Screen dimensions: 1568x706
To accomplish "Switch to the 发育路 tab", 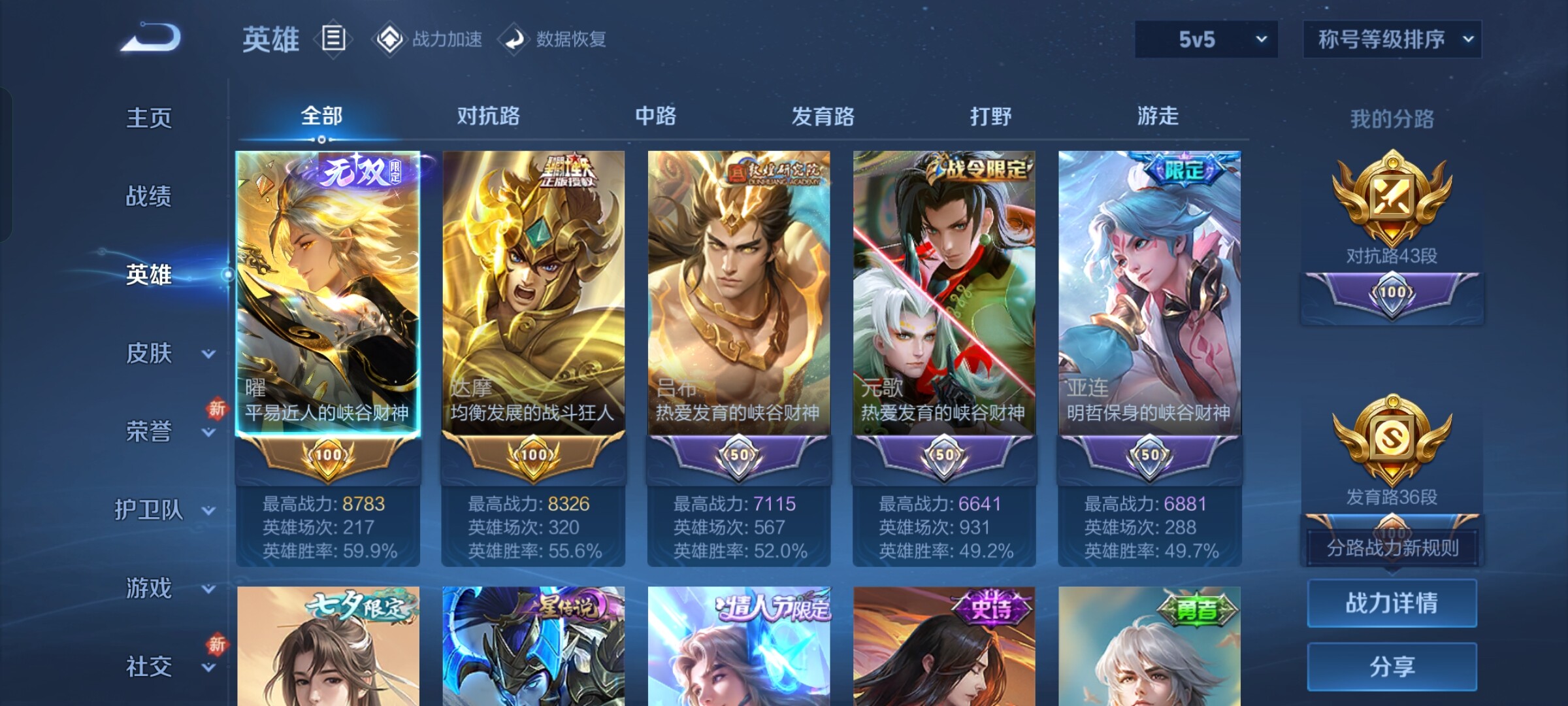I will (823, 116).
